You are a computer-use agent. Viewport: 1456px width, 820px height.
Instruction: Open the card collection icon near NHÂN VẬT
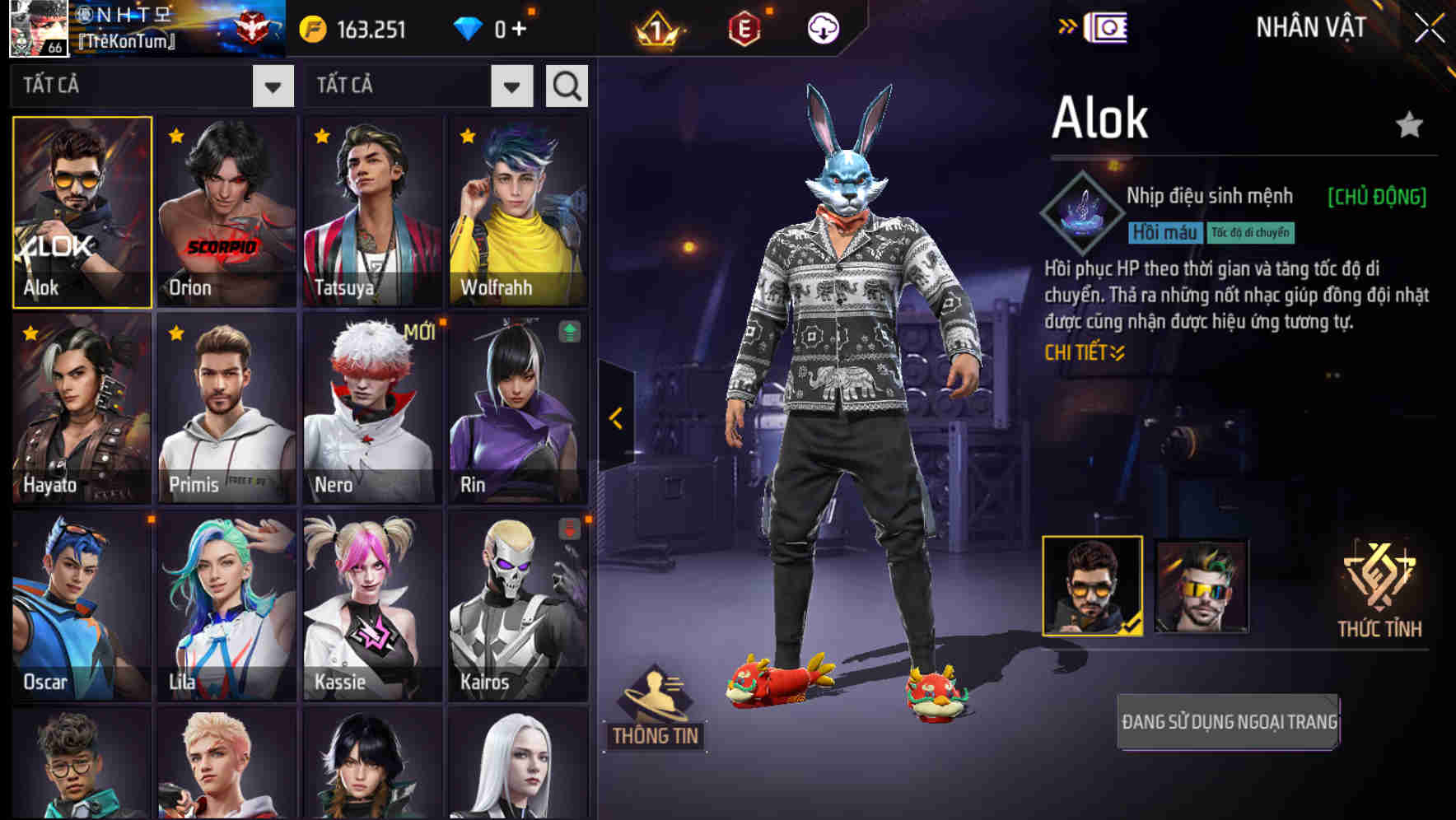pyautogui.click(x=1108, y=26)
